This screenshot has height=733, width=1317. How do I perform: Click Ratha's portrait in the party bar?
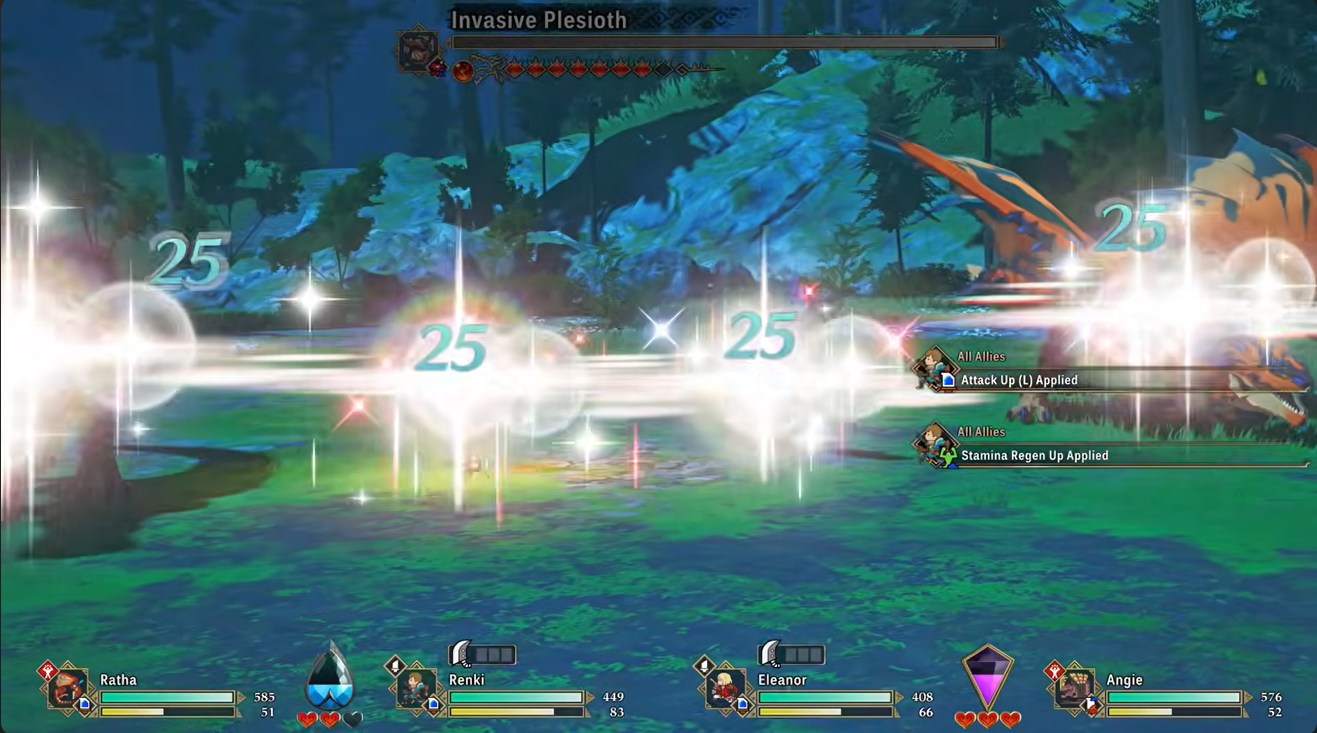click(x=67, y=689)
